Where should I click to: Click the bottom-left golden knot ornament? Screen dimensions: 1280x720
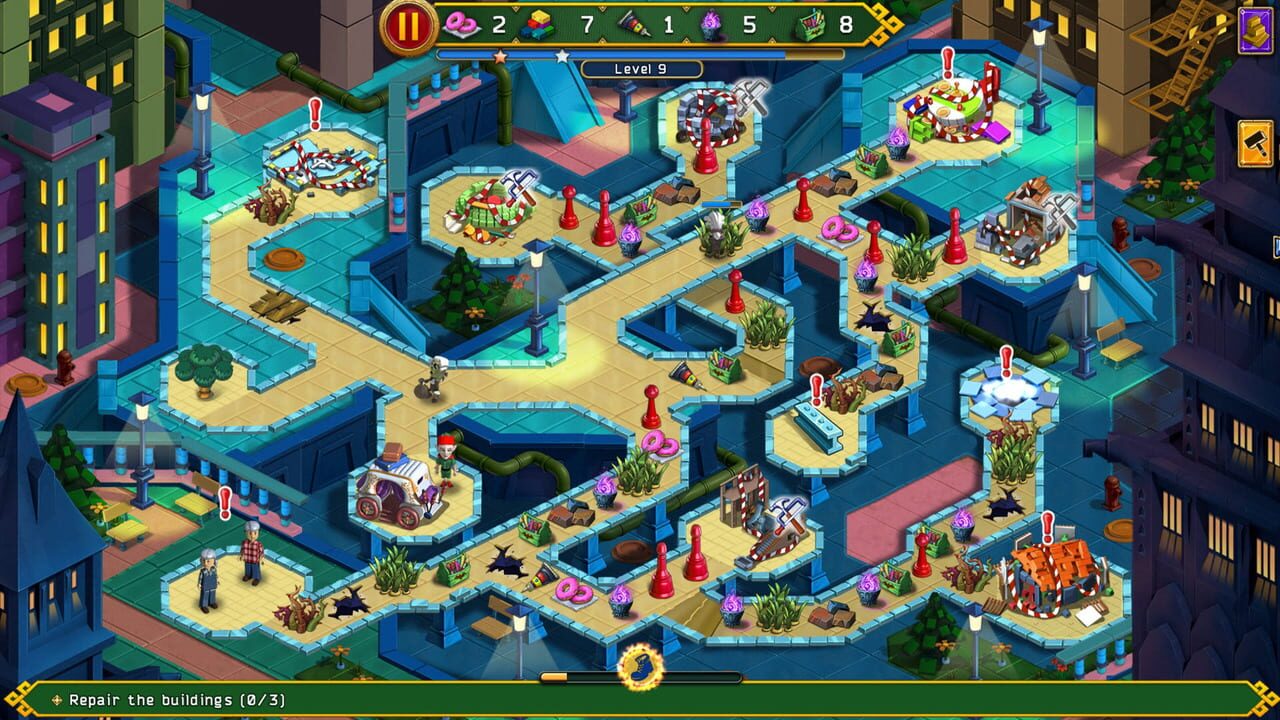coord(15,702)
